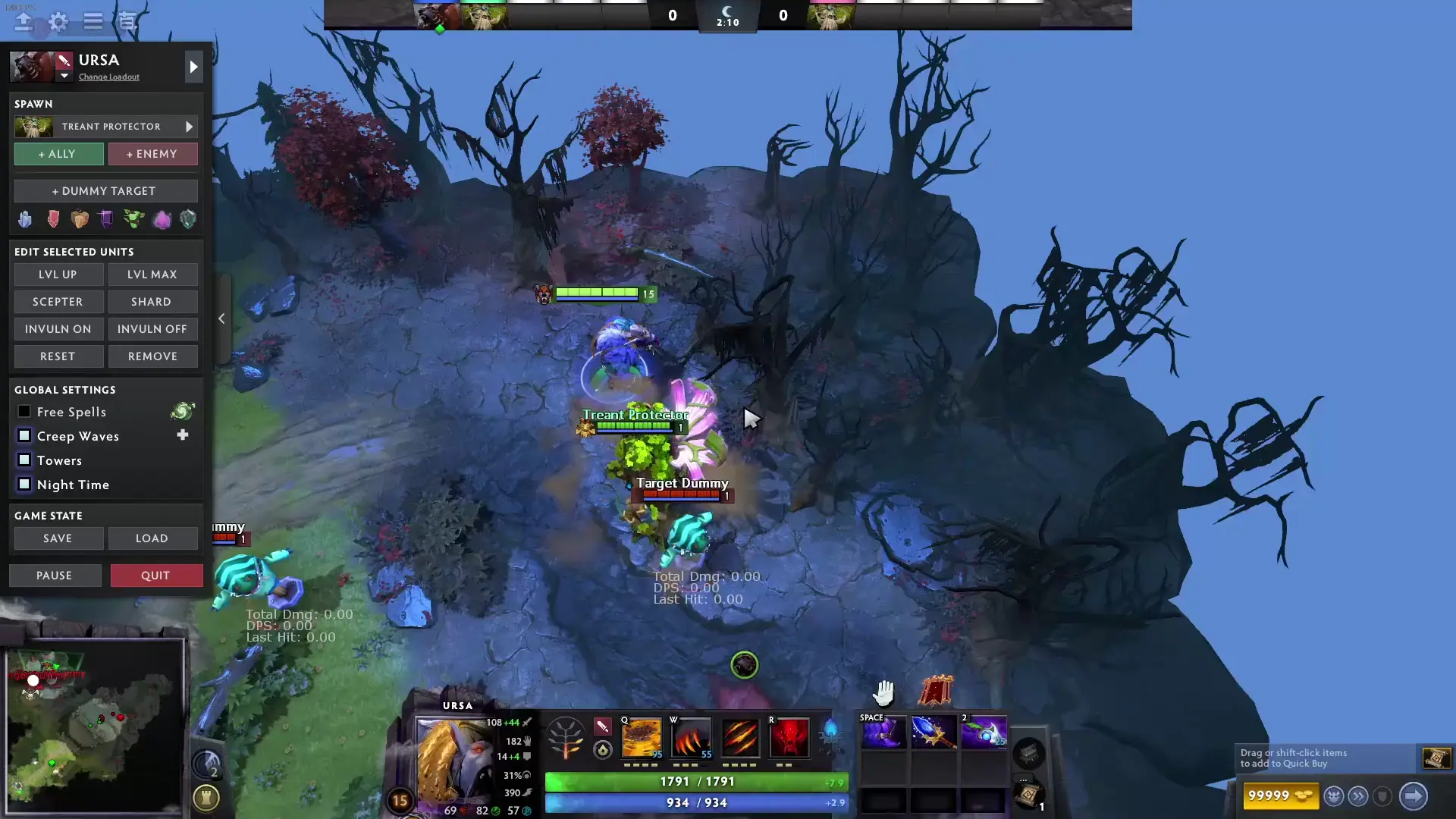Click the settings gear in the top-left toolbar
This screenshot has height=819, width=1456.
coord(58,23)
